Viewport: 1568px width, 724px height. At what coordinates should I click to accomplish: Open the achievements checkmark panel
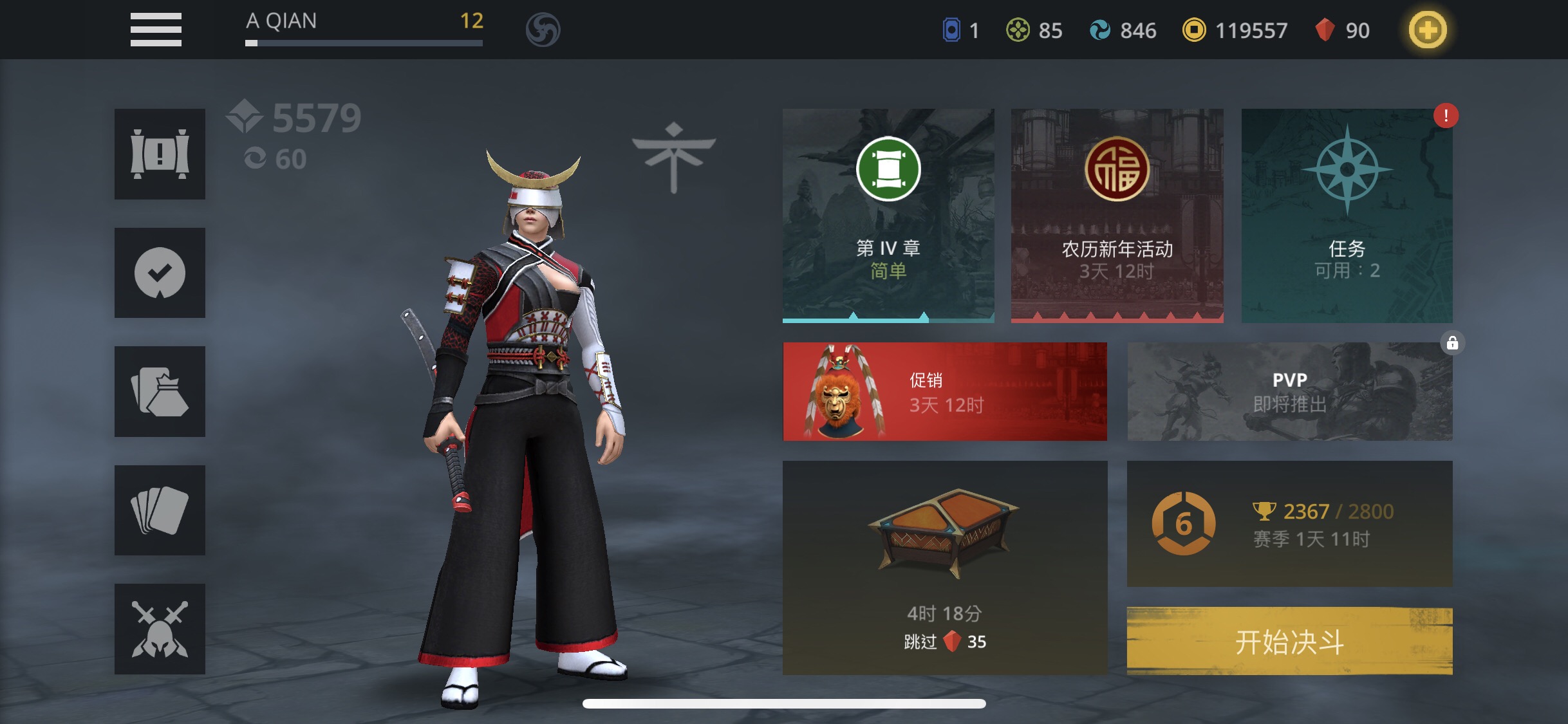tap(159, 273)
